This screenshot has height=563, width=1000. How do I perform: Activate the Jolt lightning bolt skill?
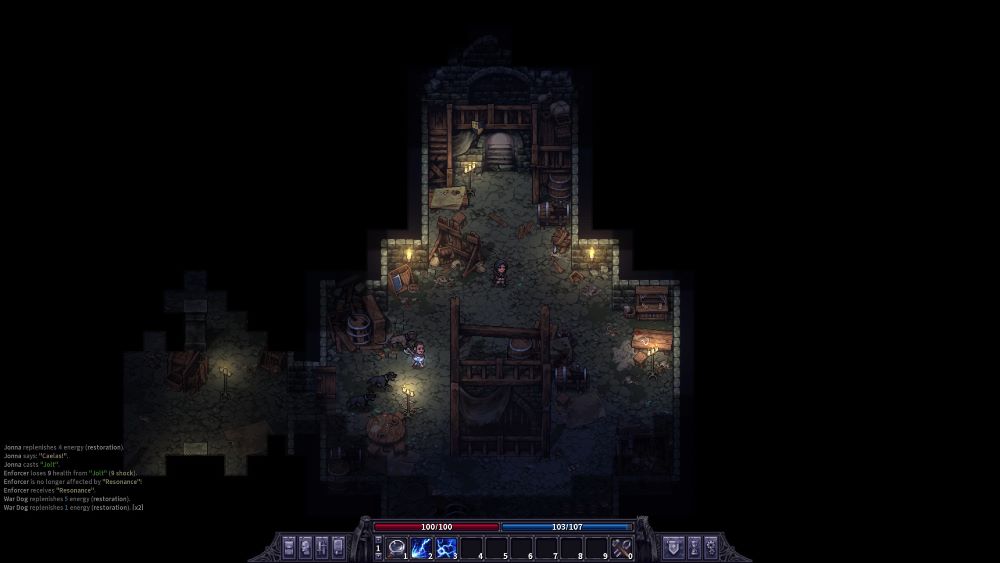pyautogui.click(x=421, y=547)
